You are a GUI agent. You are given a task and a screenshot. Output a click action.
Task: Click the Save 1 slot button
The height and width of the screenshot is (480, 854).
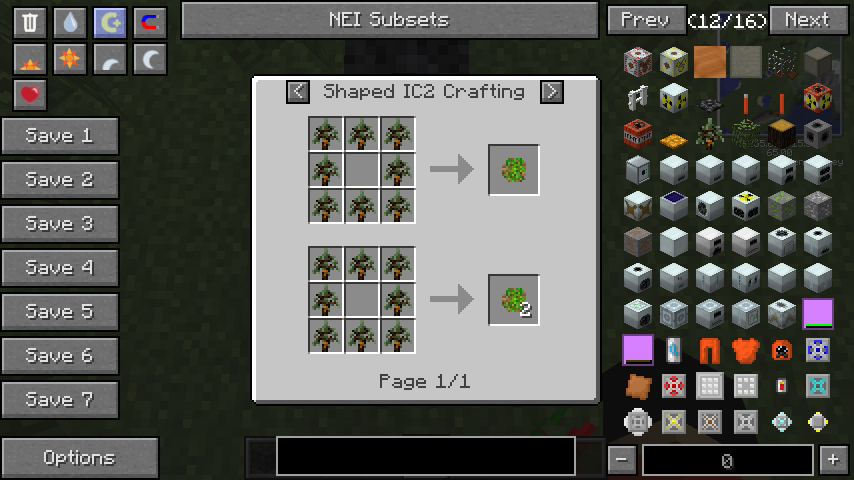[60, 136]
